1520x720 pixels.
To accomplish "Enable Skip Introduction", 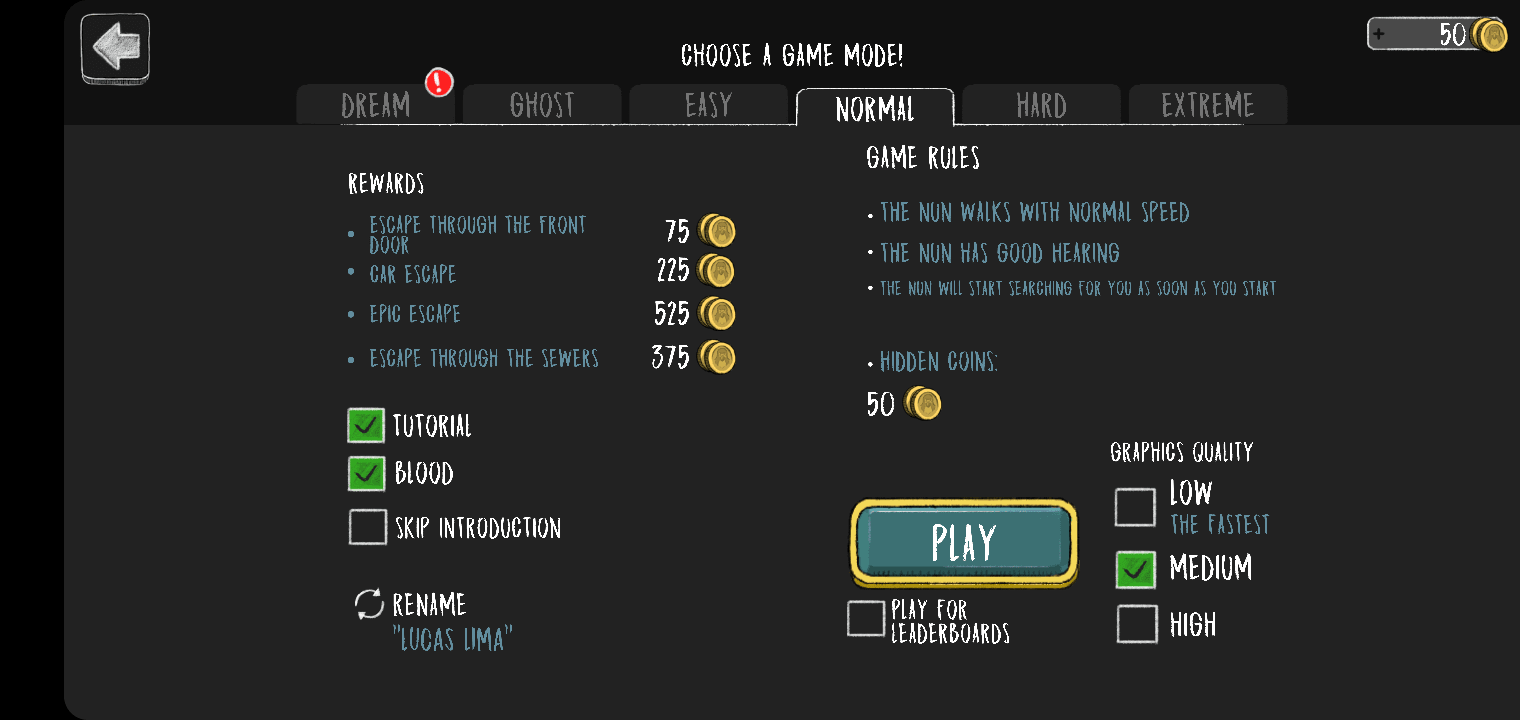I will 368,527.
